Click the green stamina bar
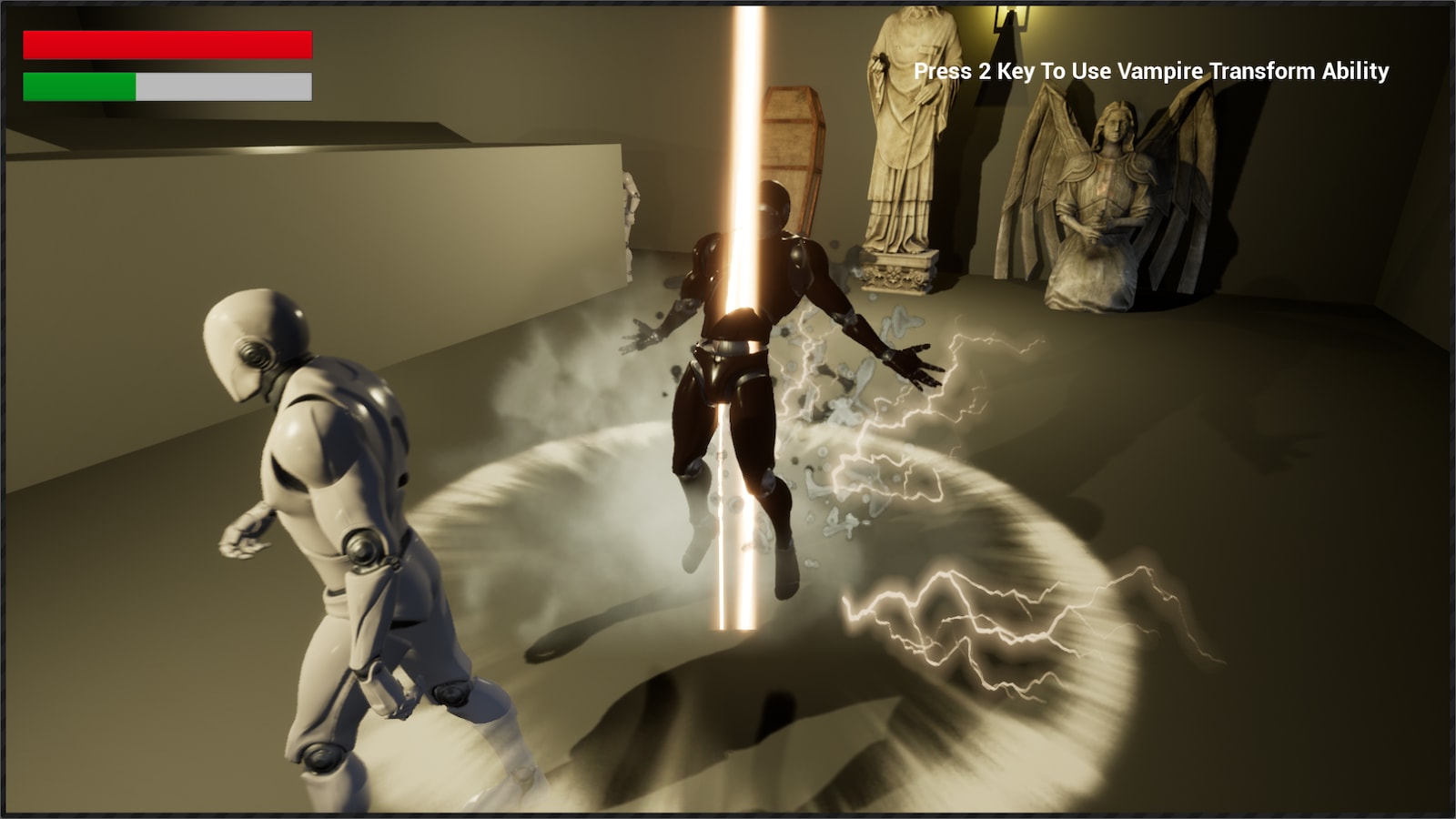1456x819 pixels. tap(77, 87)
